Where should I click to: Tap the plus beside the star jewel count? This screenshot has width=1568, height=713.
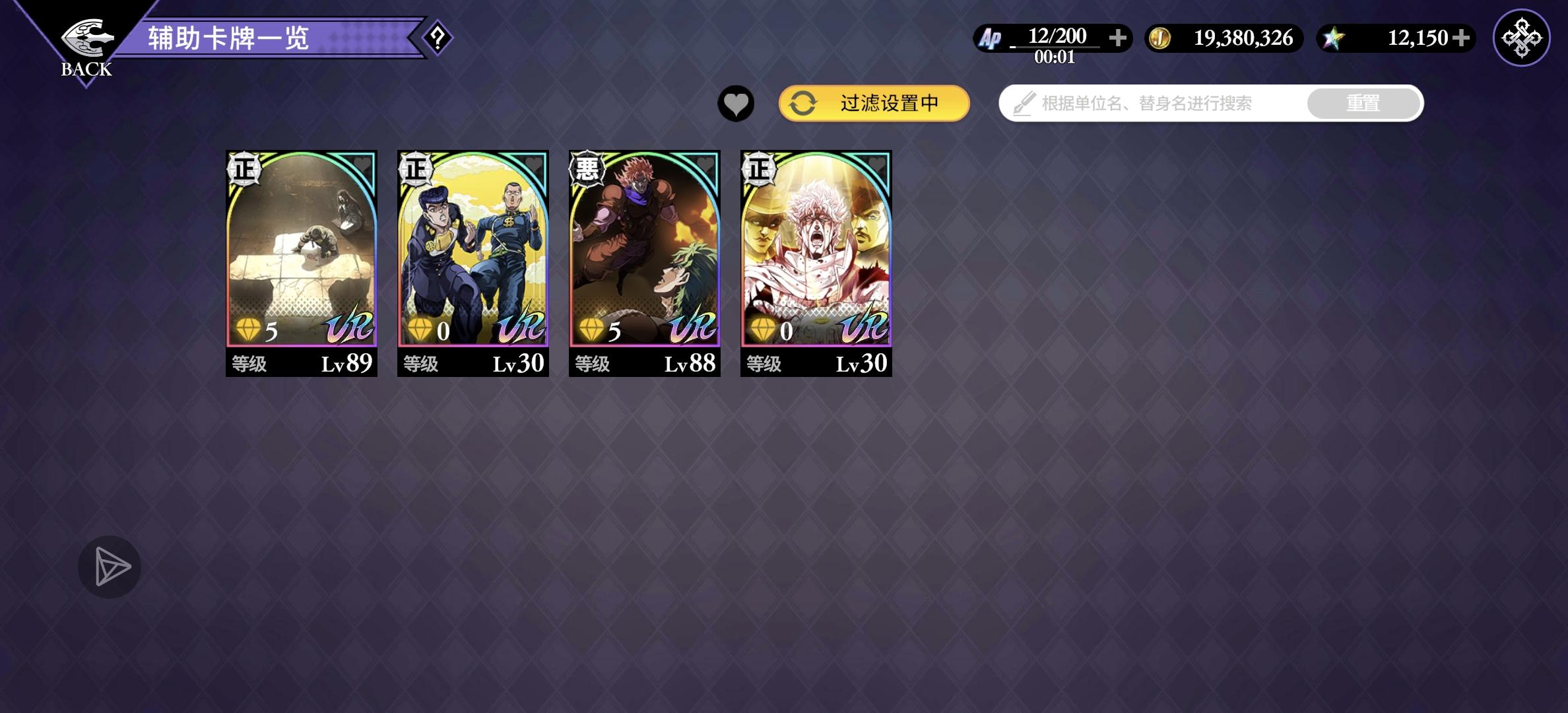[1462, 38]
